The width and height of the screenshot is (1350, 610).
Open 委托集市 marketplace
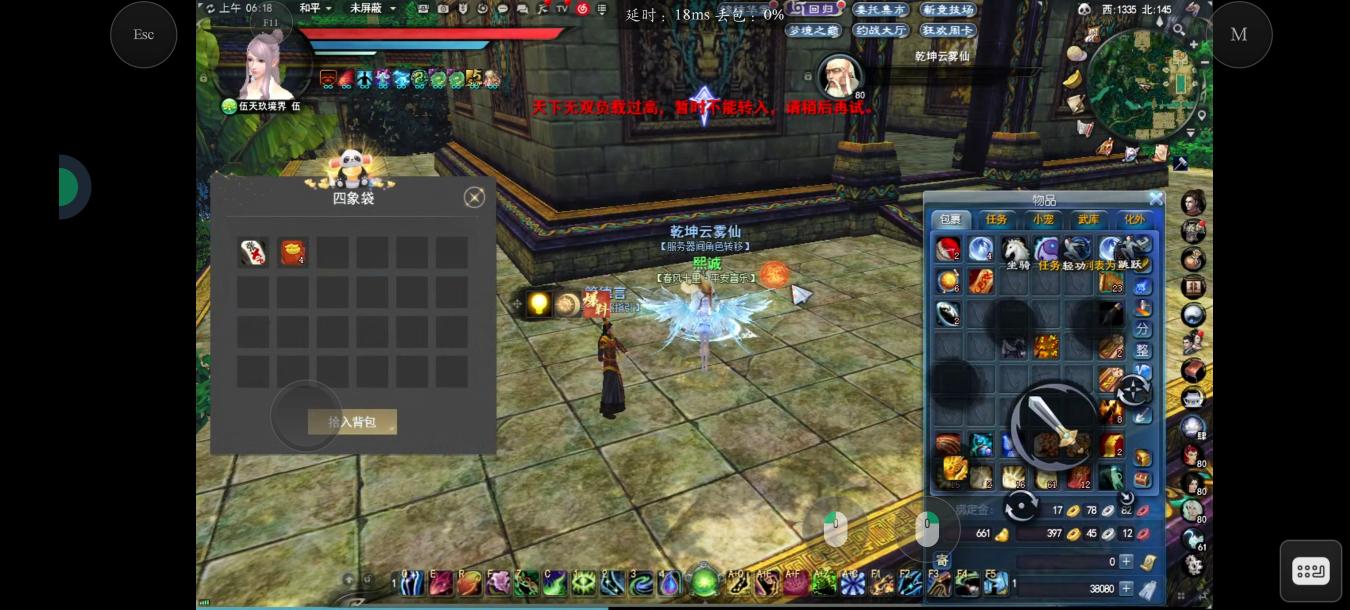880,10
